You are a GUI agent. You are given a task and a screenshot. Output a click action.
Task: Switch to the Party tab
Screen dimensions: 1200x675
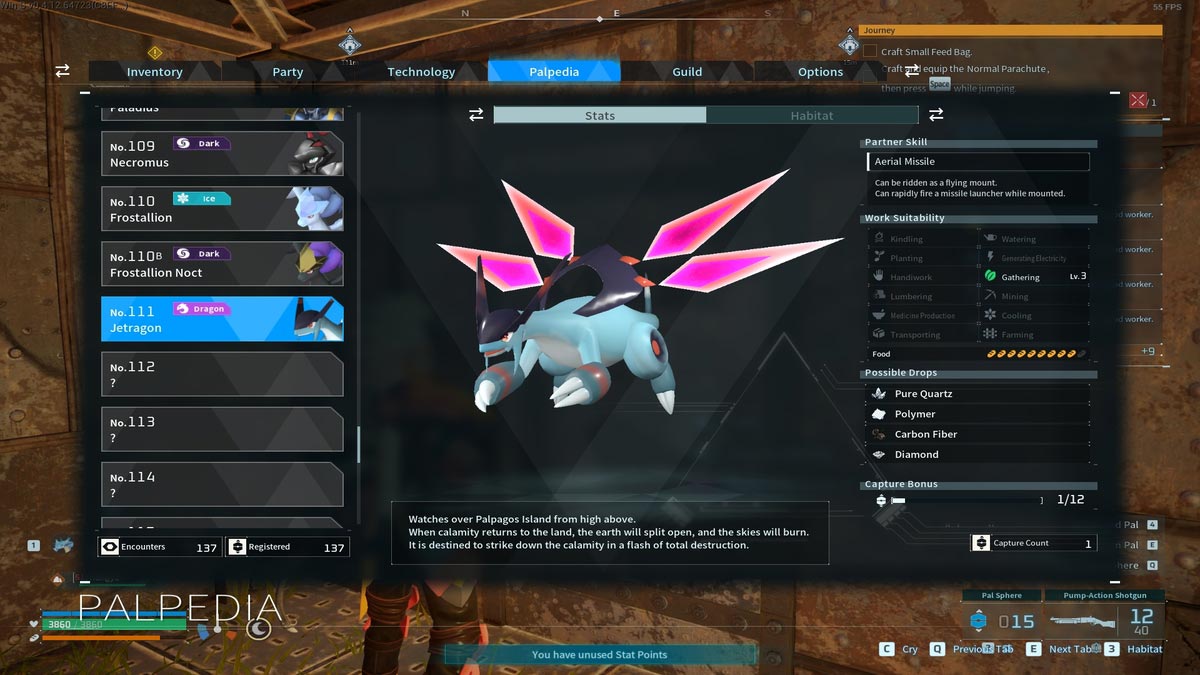click(287, 72)
